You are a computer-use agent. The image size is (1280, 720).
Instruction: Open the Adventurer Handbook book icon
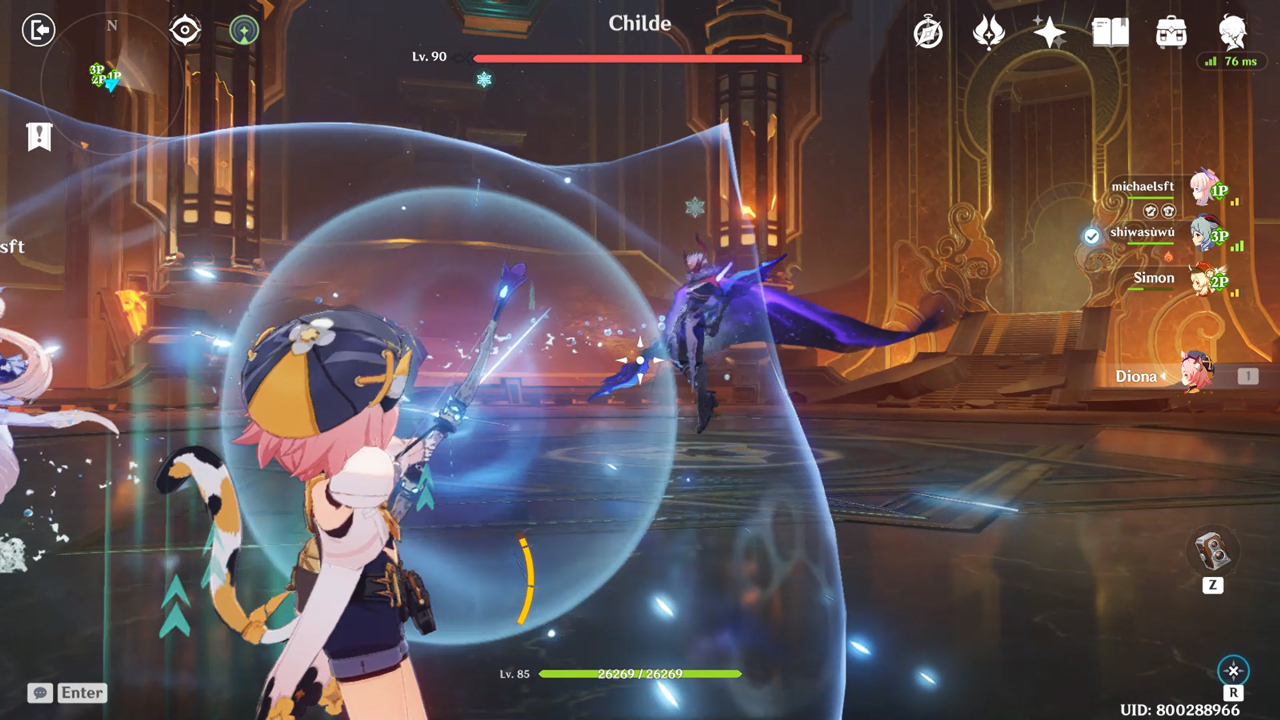[x=1110, y=32]
